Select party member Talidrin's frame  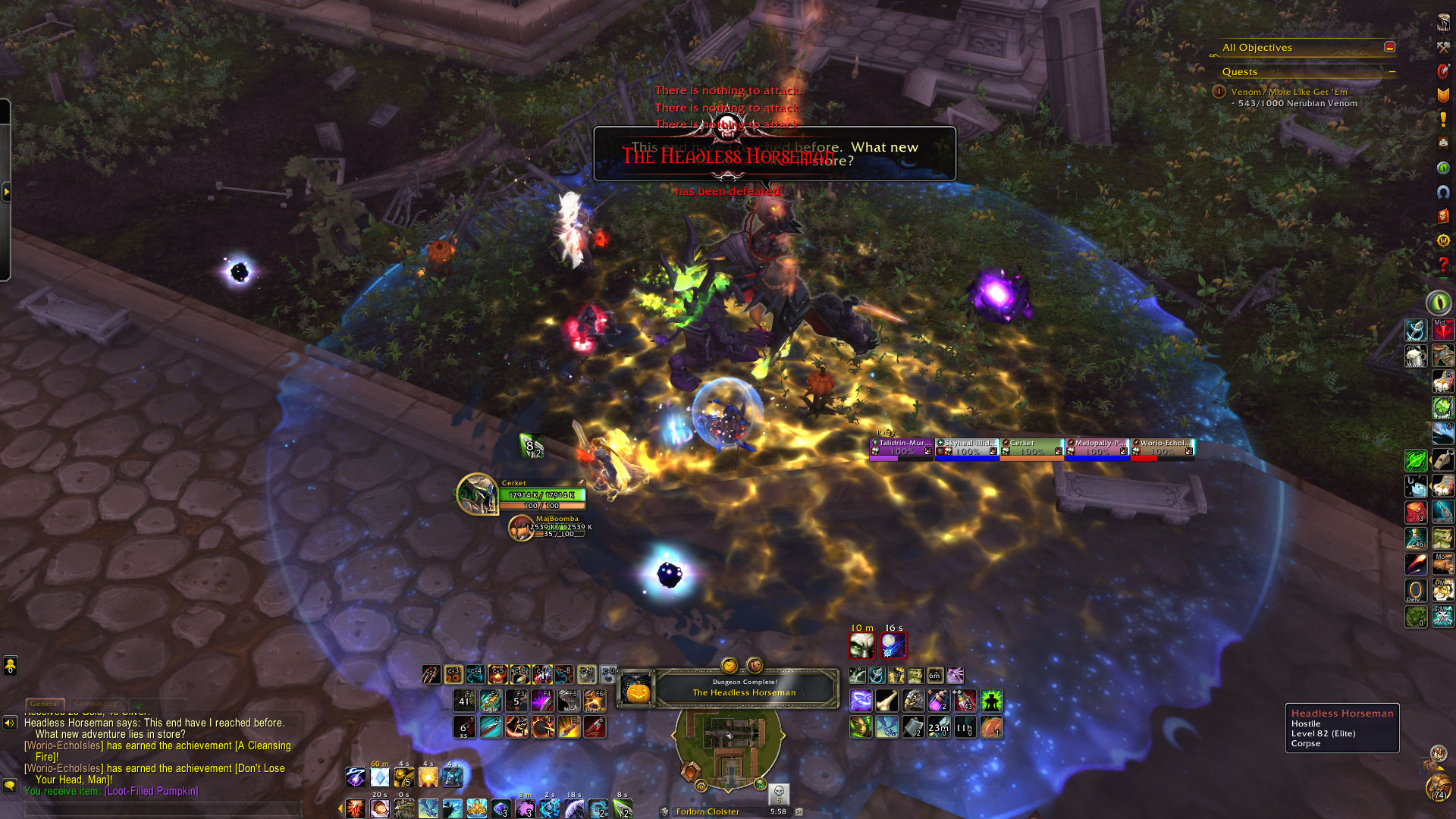tap(902, 447)
